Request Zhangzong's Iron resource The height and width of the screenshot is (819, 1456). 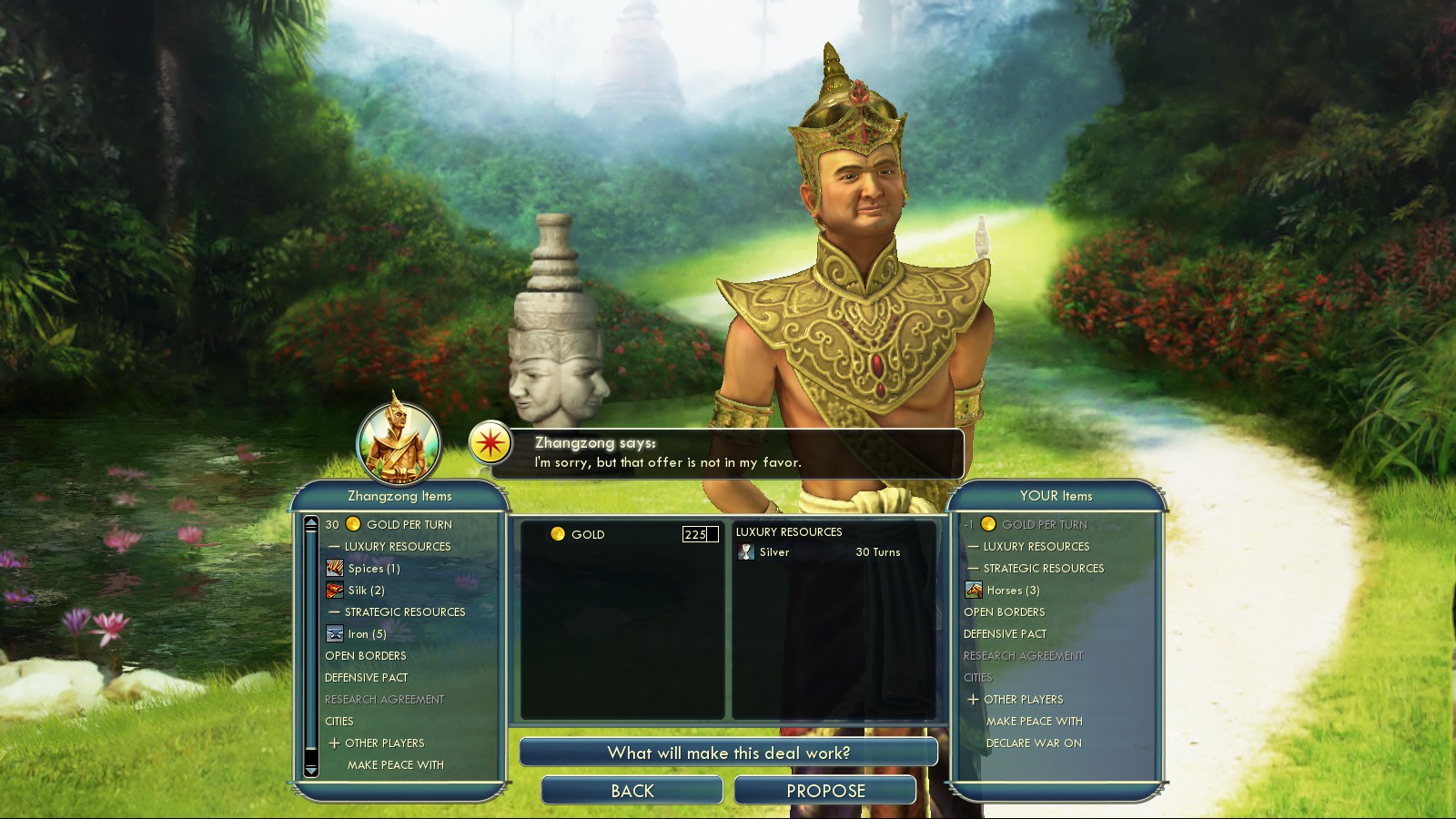pyautogui.click(x=367, y=634)
